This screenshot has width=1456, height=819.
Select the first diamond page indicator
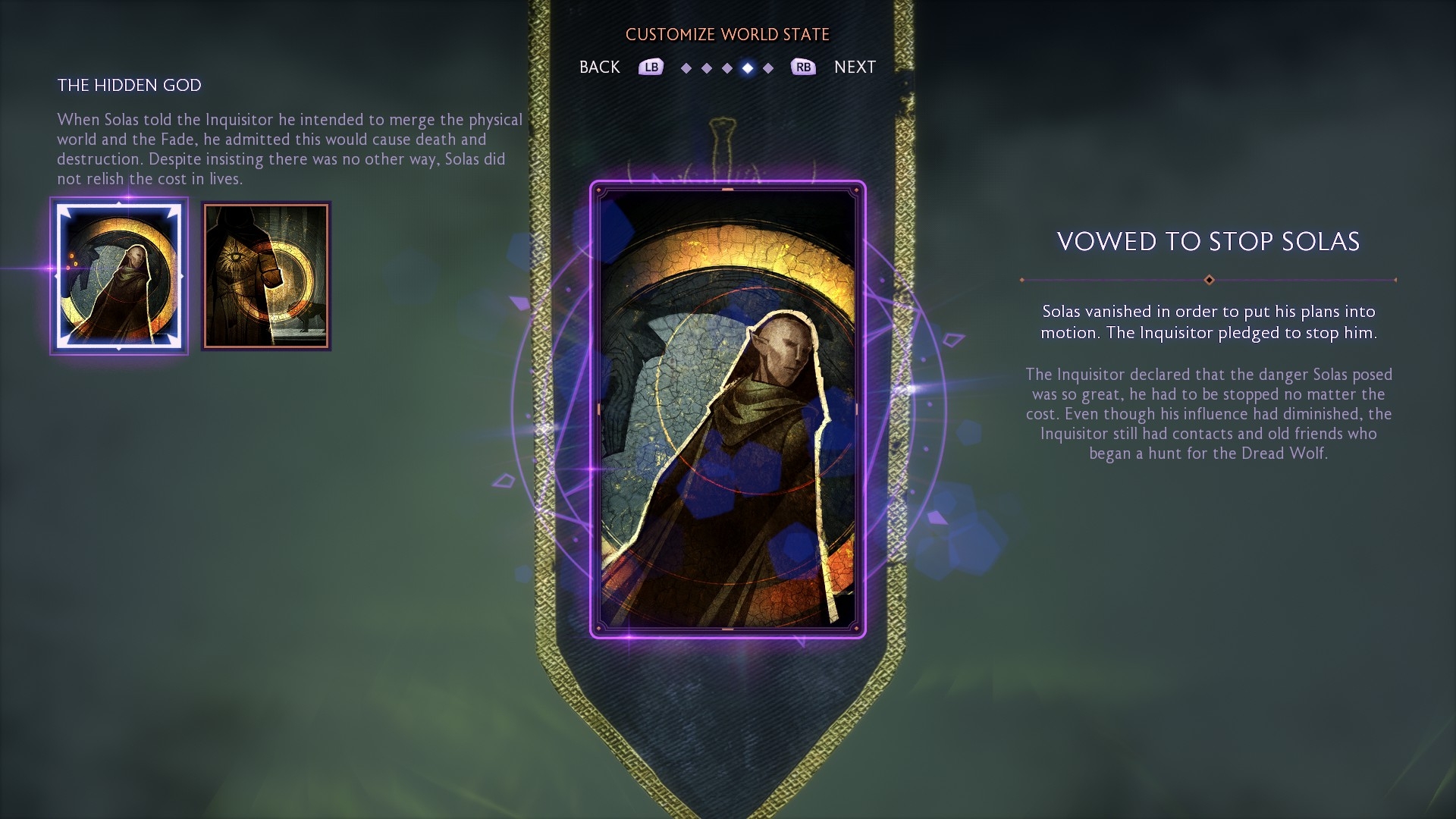pos(686,67)
